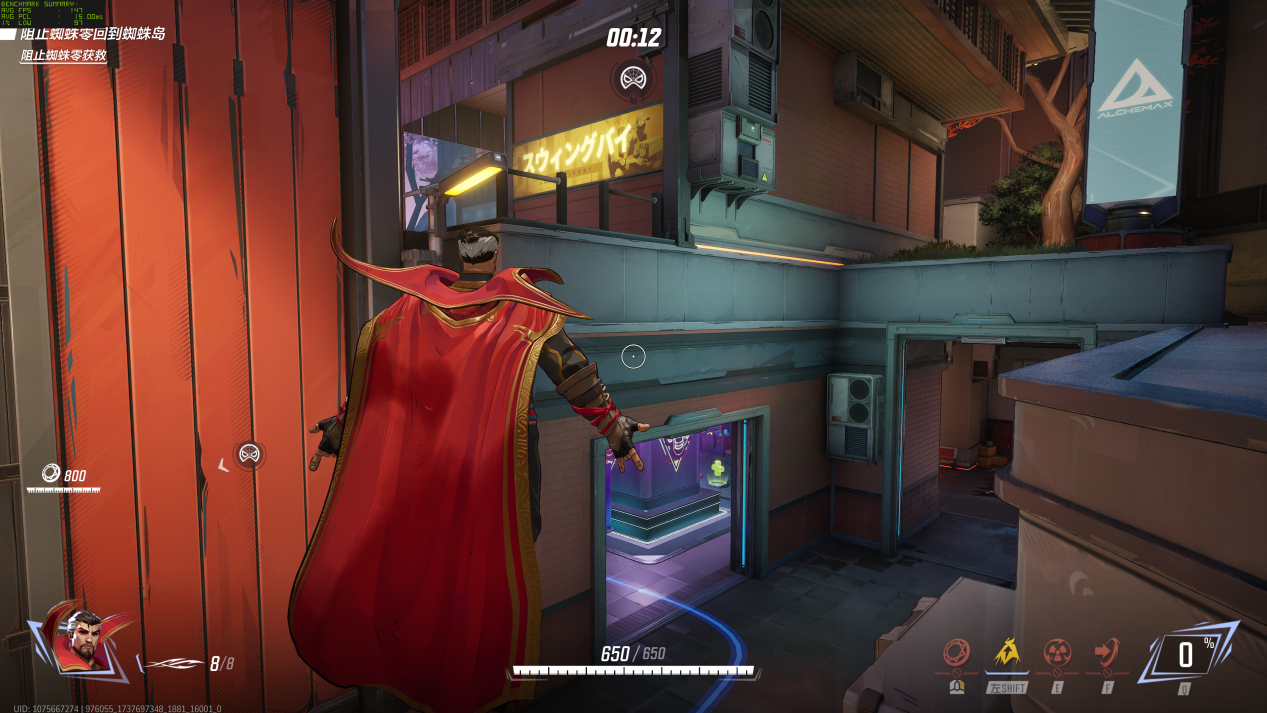Screen dimensions: 1267x713
Task: Activate the Cloak of Levitation ability
Action: pyautogui.click(x=1007, y=655)
